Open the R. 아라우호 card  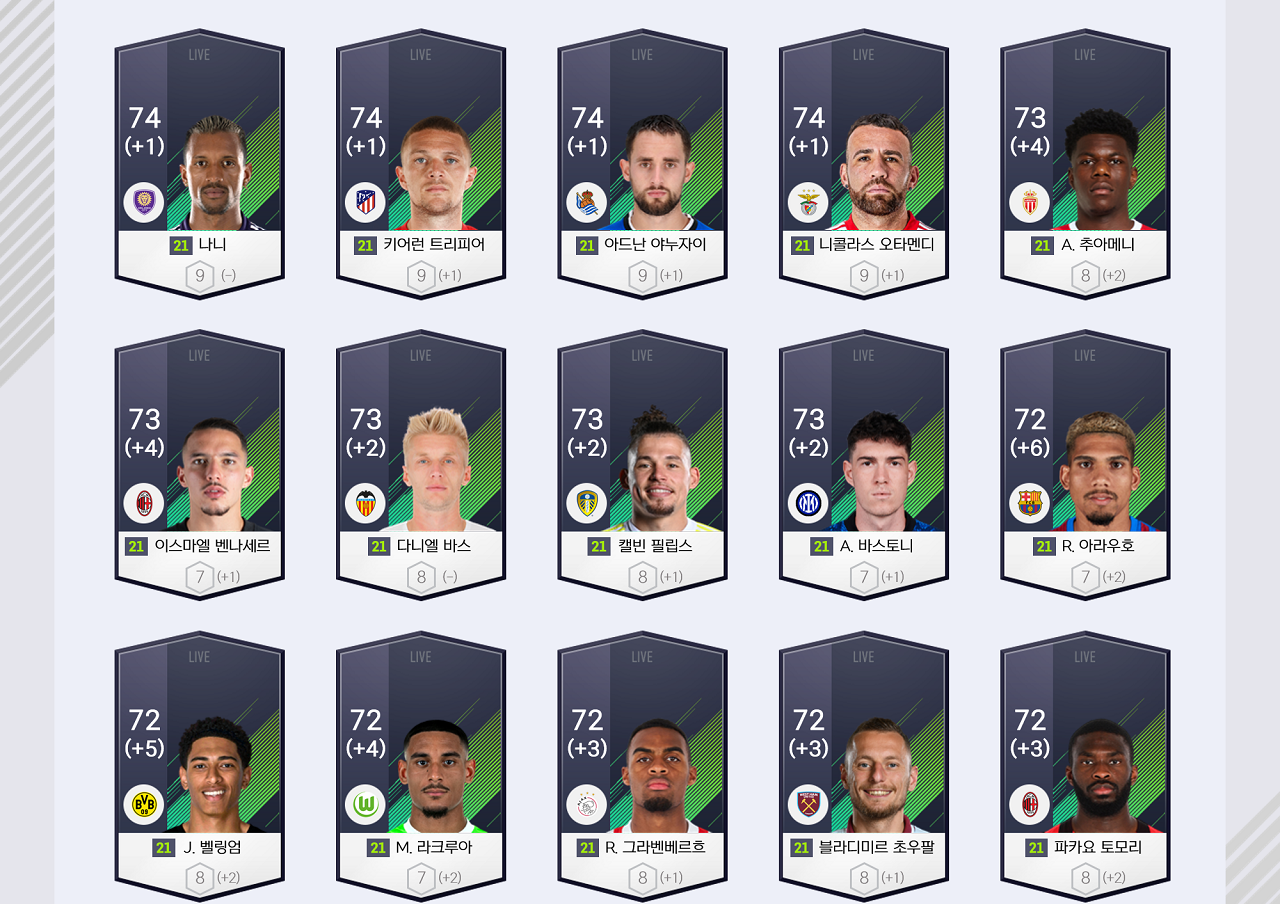point(1085,466)
